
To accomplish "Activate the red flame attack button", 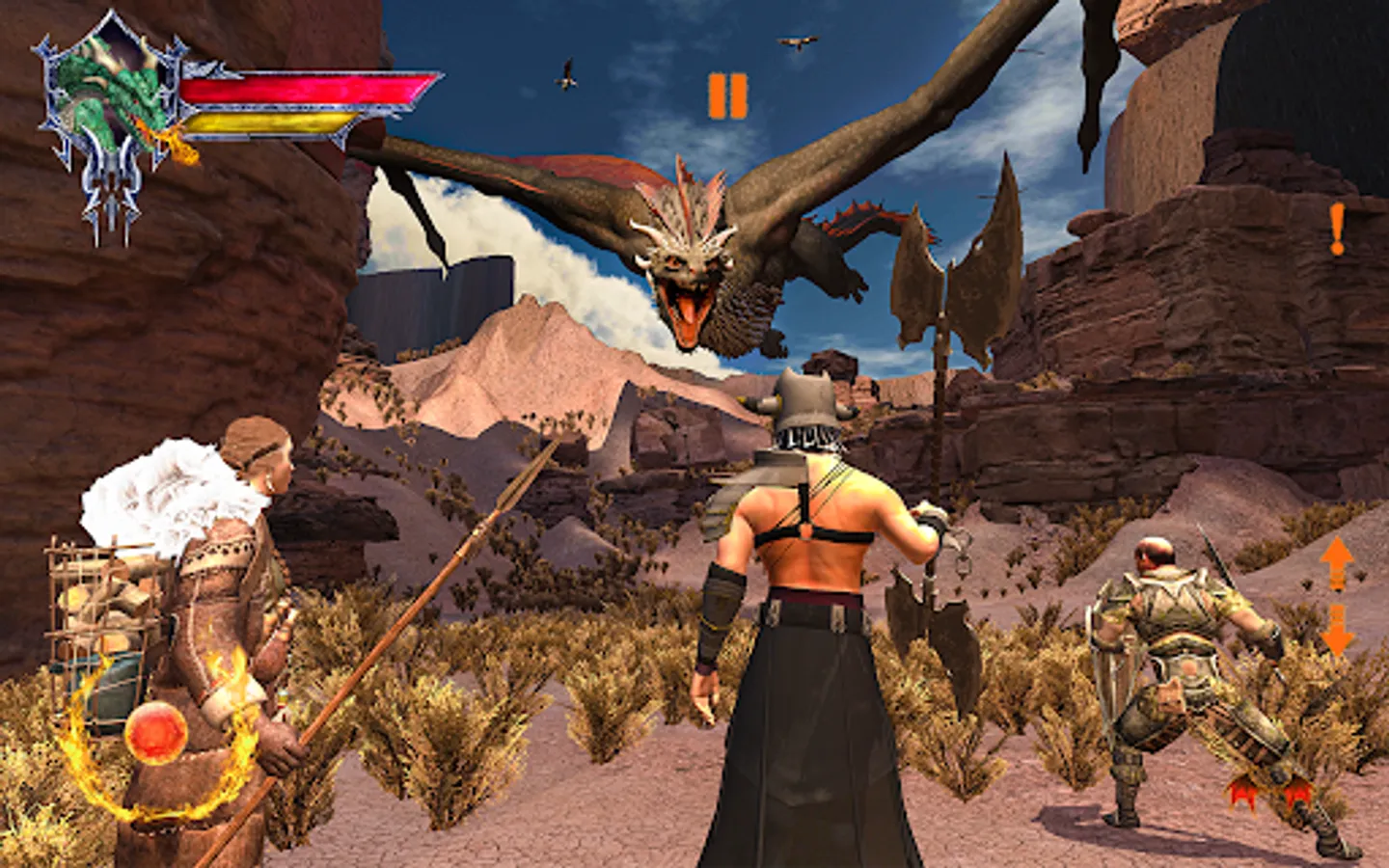I will tap(1266, 793).
